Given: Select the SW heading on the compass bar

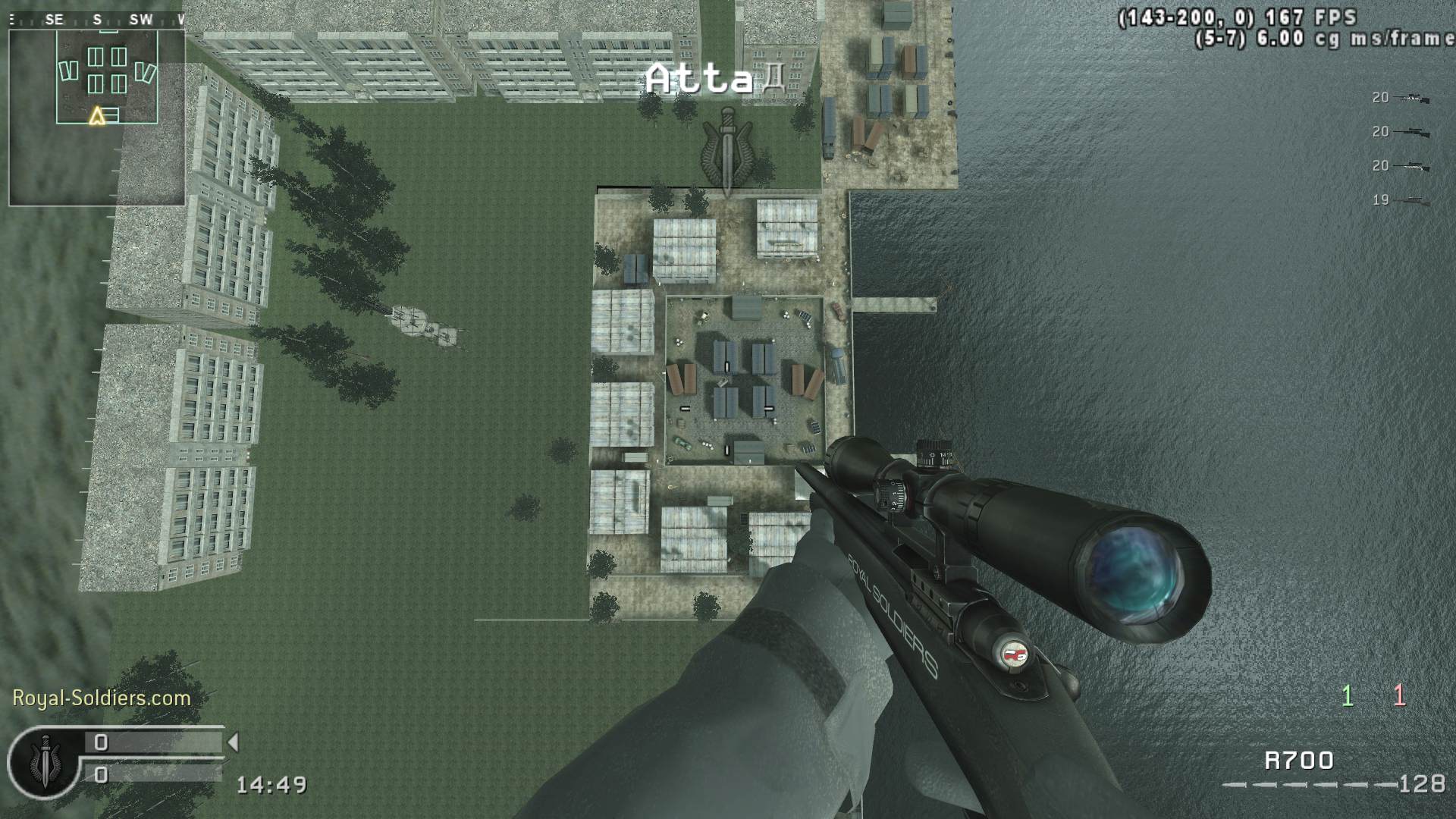Looking at the screenshot, I should [139, 20].
